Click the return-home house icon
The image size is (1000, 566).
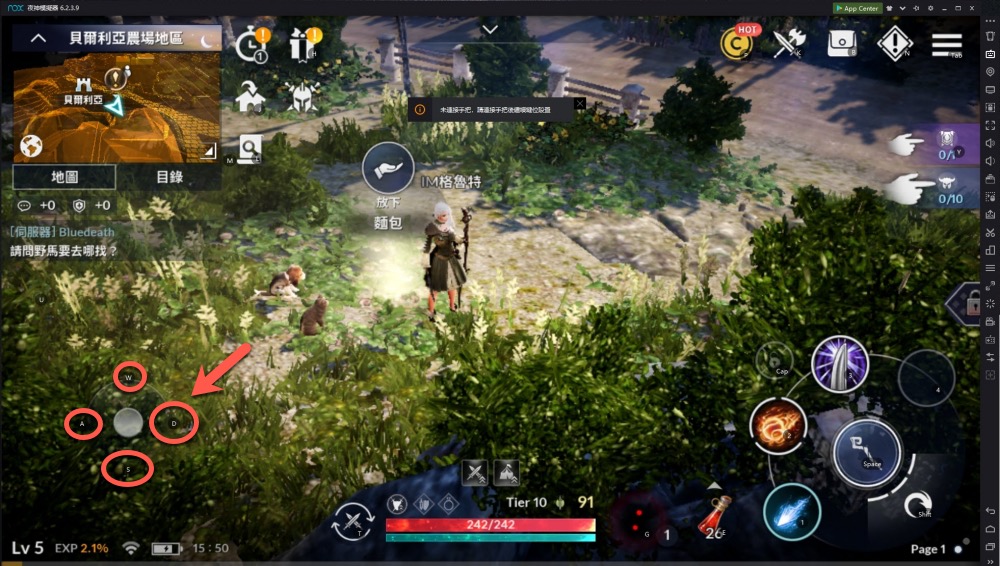pos(249,96)
